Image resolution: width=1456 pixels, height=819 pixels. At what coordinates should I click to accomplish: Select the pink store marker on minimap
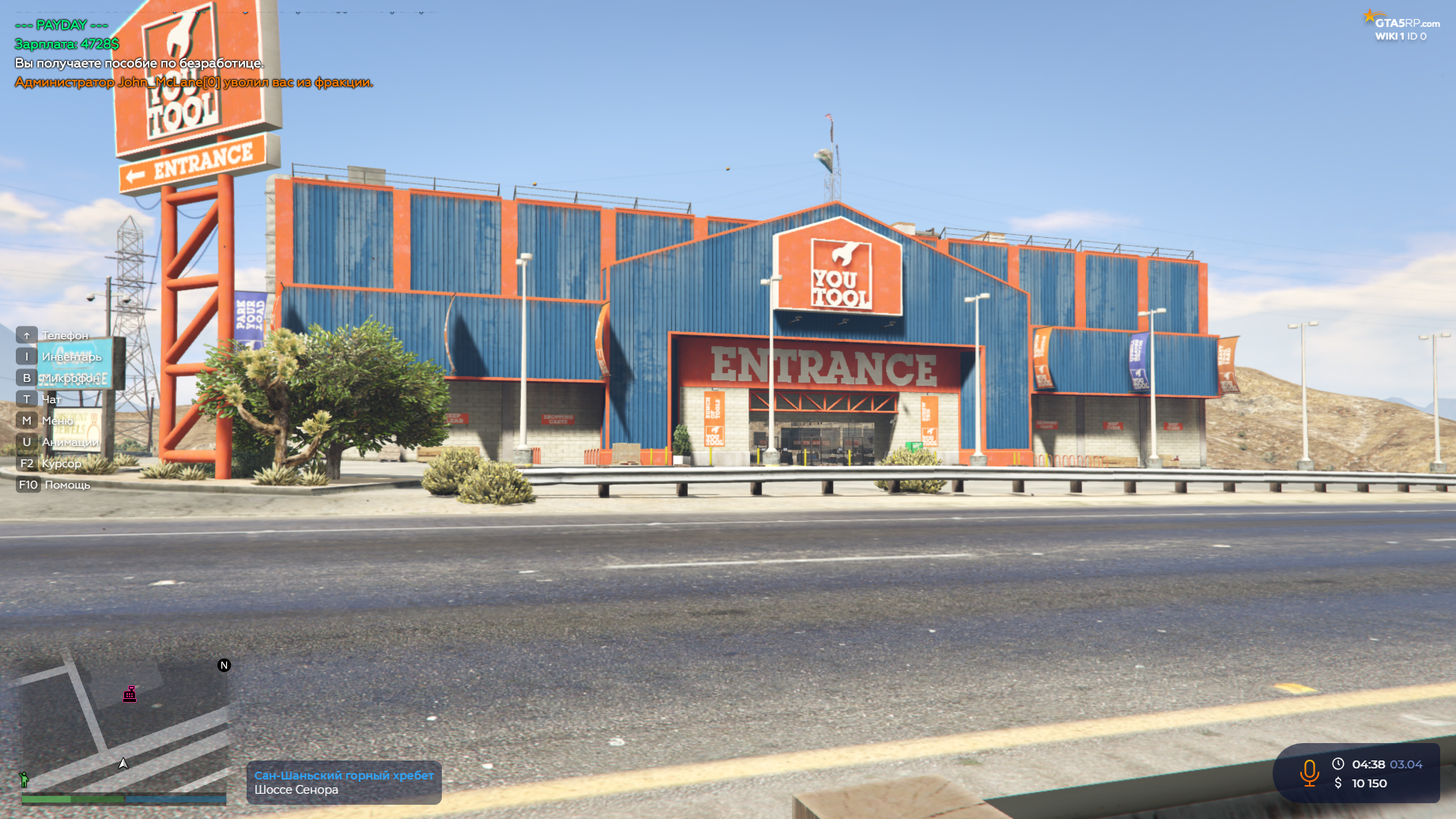click(130, 694)
